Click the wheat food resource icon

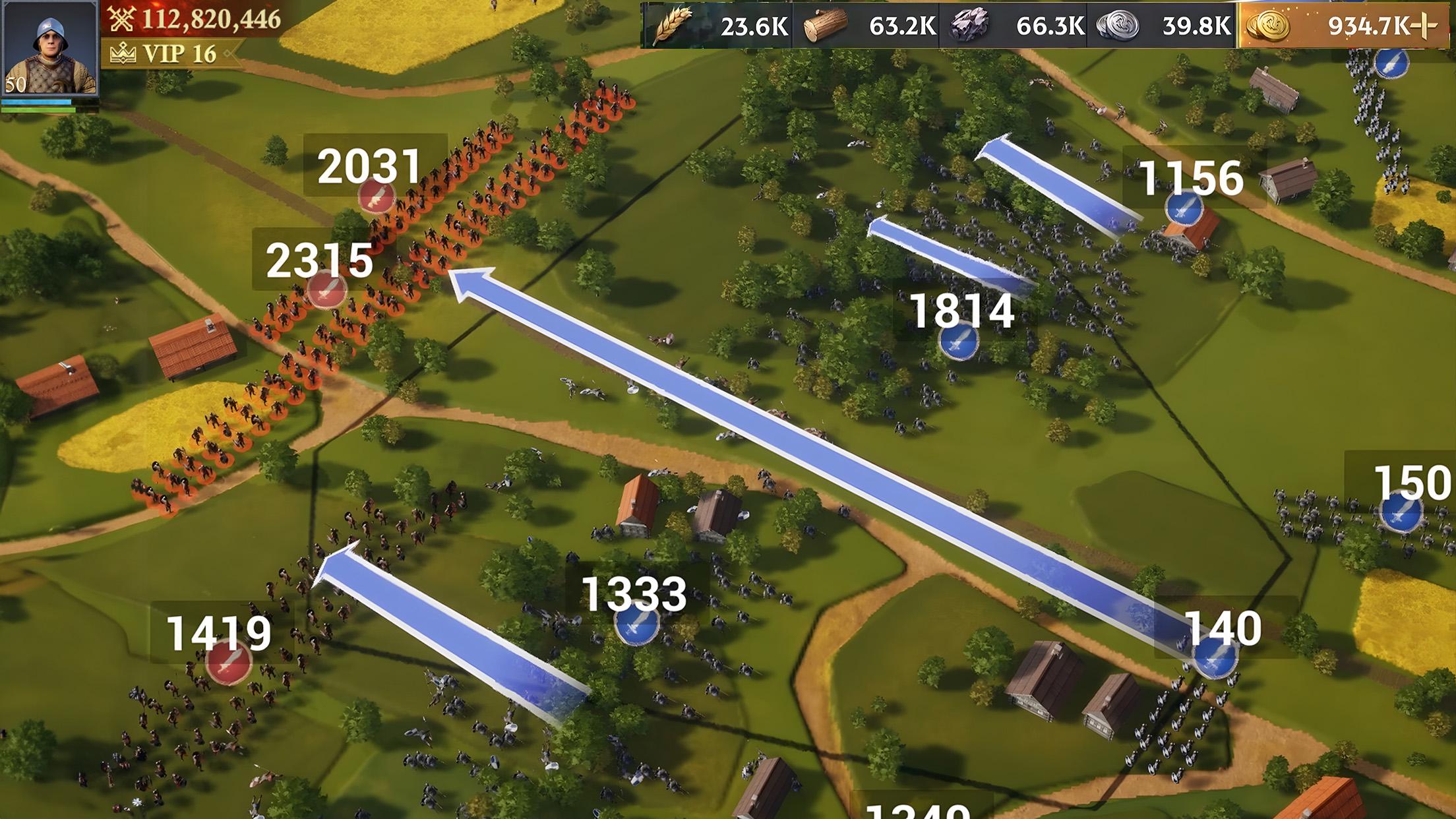673,26
